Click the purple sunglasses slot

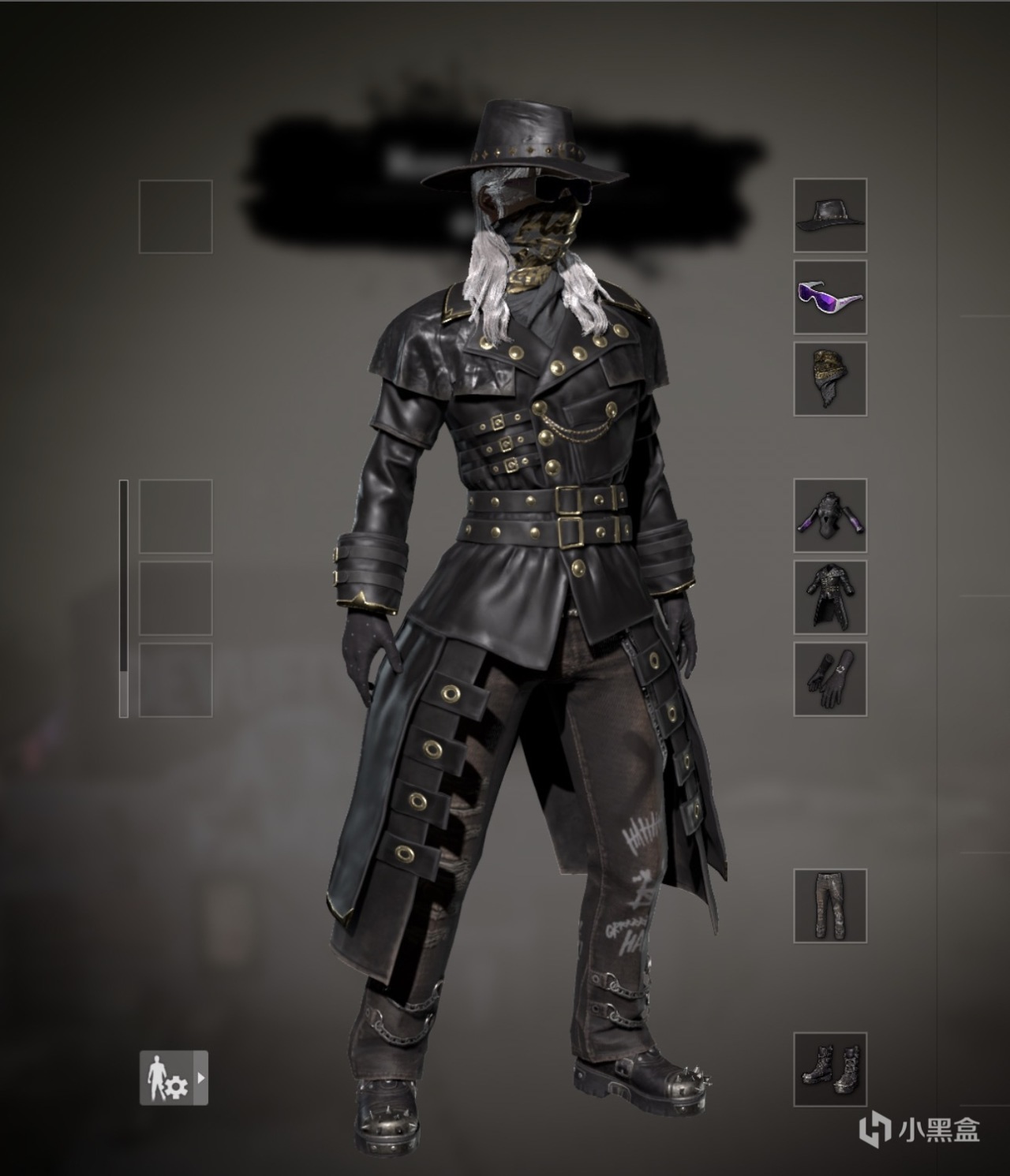click(x=830, y=297)
